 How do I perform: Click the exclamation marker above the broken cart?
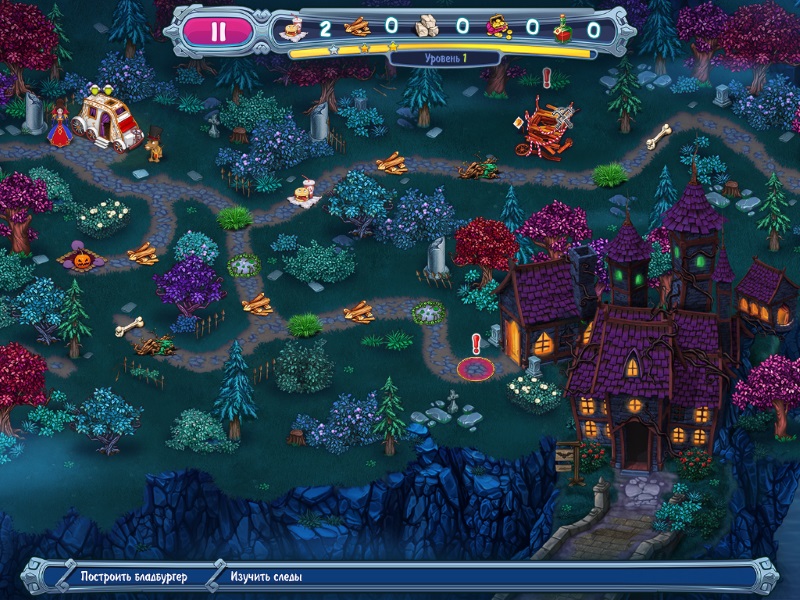click(x=546, y=76)
